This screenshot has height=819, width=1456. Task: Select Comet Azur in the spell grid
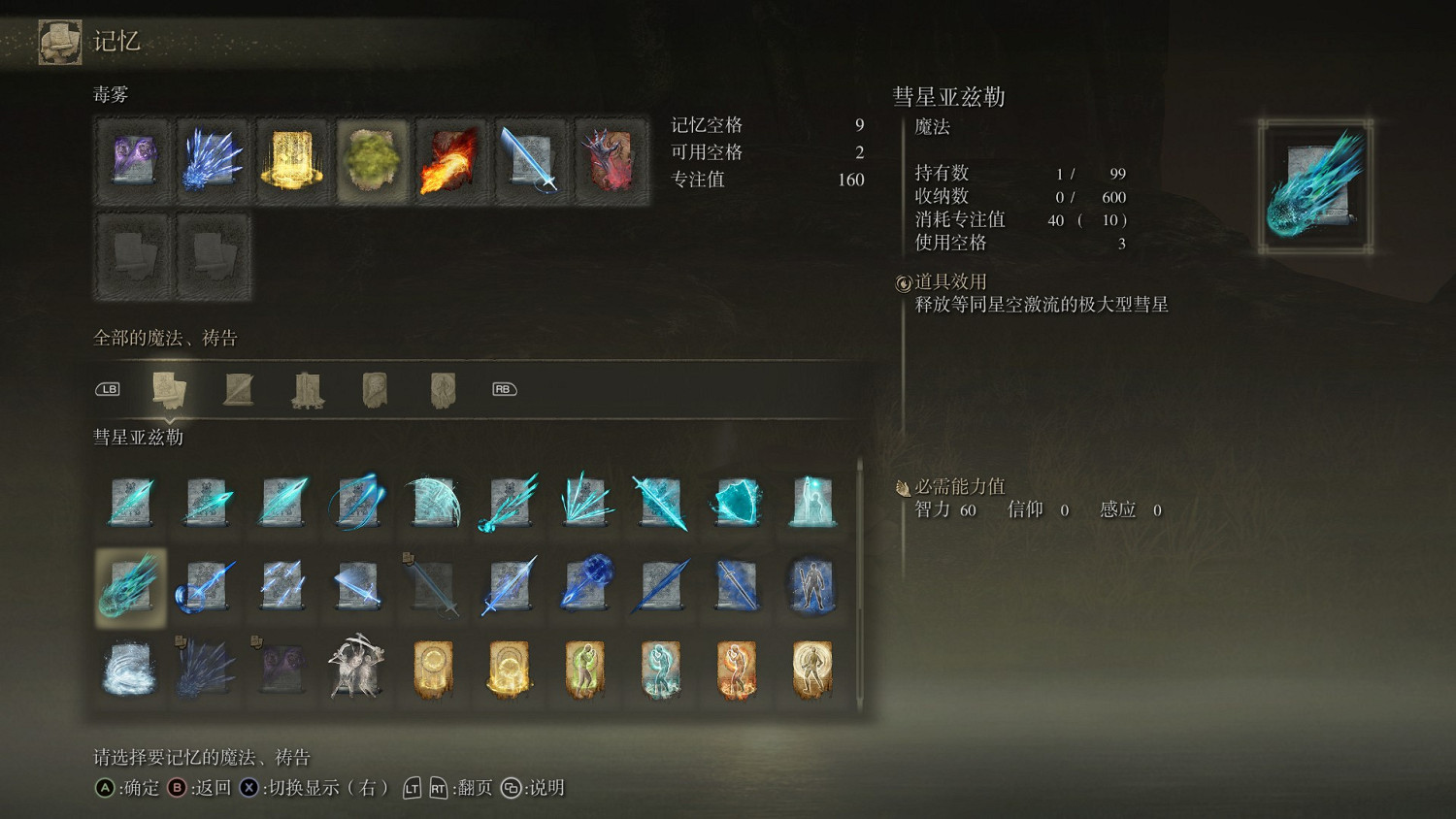coord(130,586)
